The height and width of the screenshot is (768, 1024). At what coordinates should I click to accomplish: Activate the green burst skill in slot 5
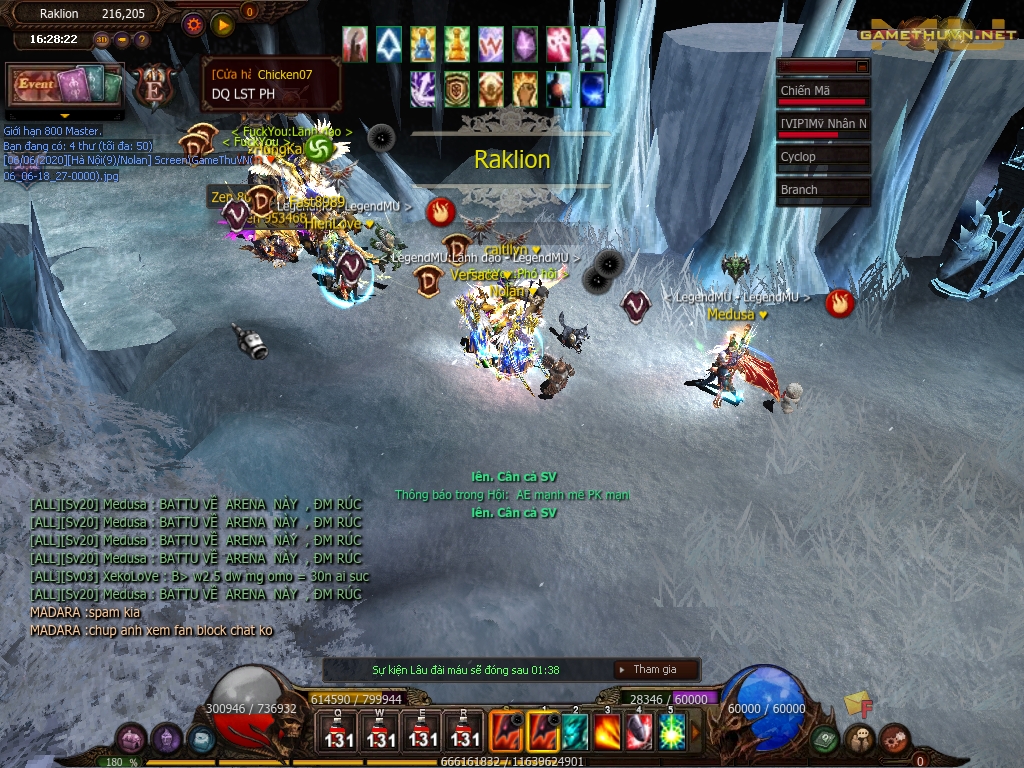point(672,731)
